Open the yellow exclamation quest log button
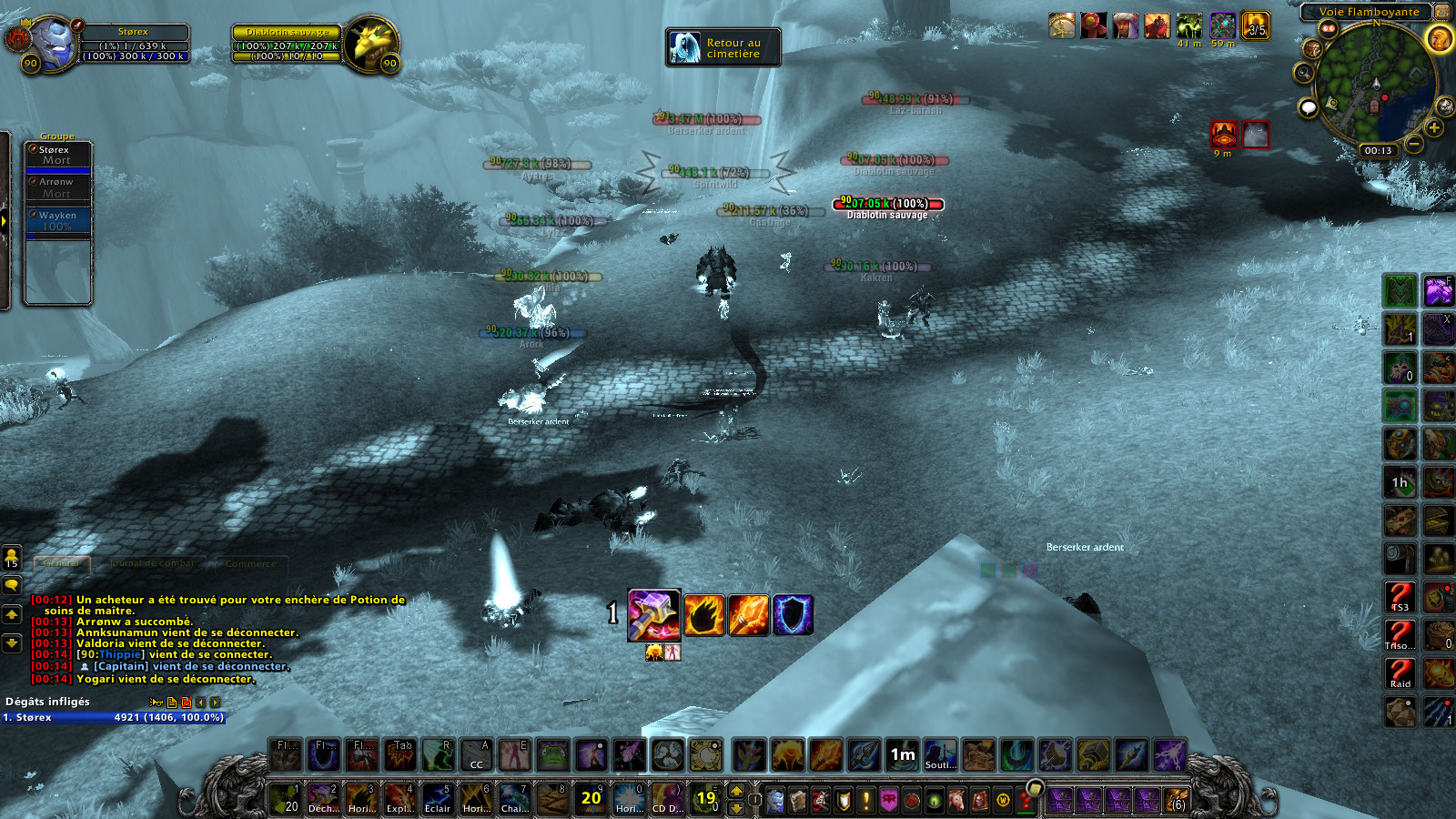 (865, 800)
